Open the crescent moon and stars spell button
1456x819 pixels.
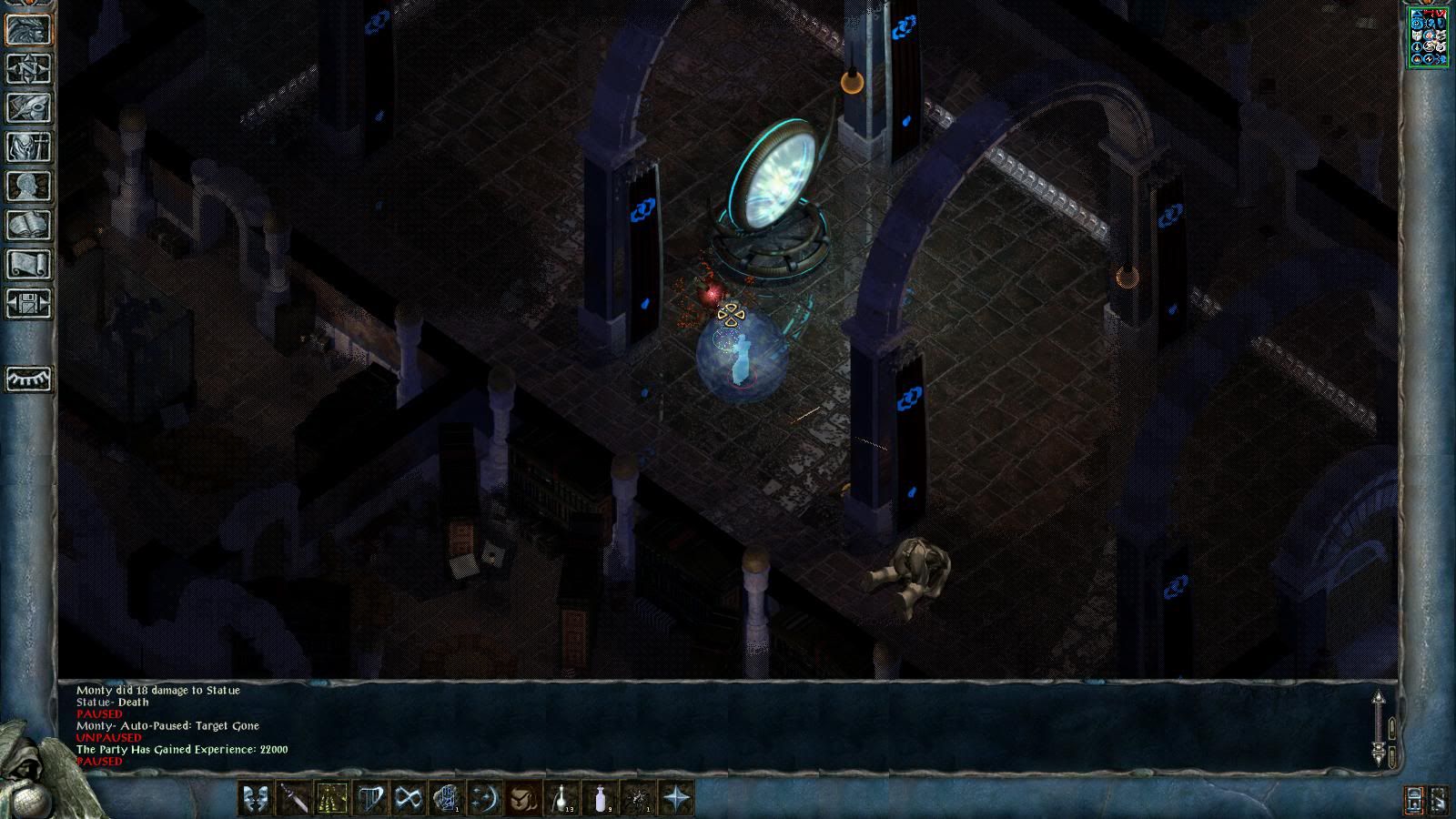[485, 799]
